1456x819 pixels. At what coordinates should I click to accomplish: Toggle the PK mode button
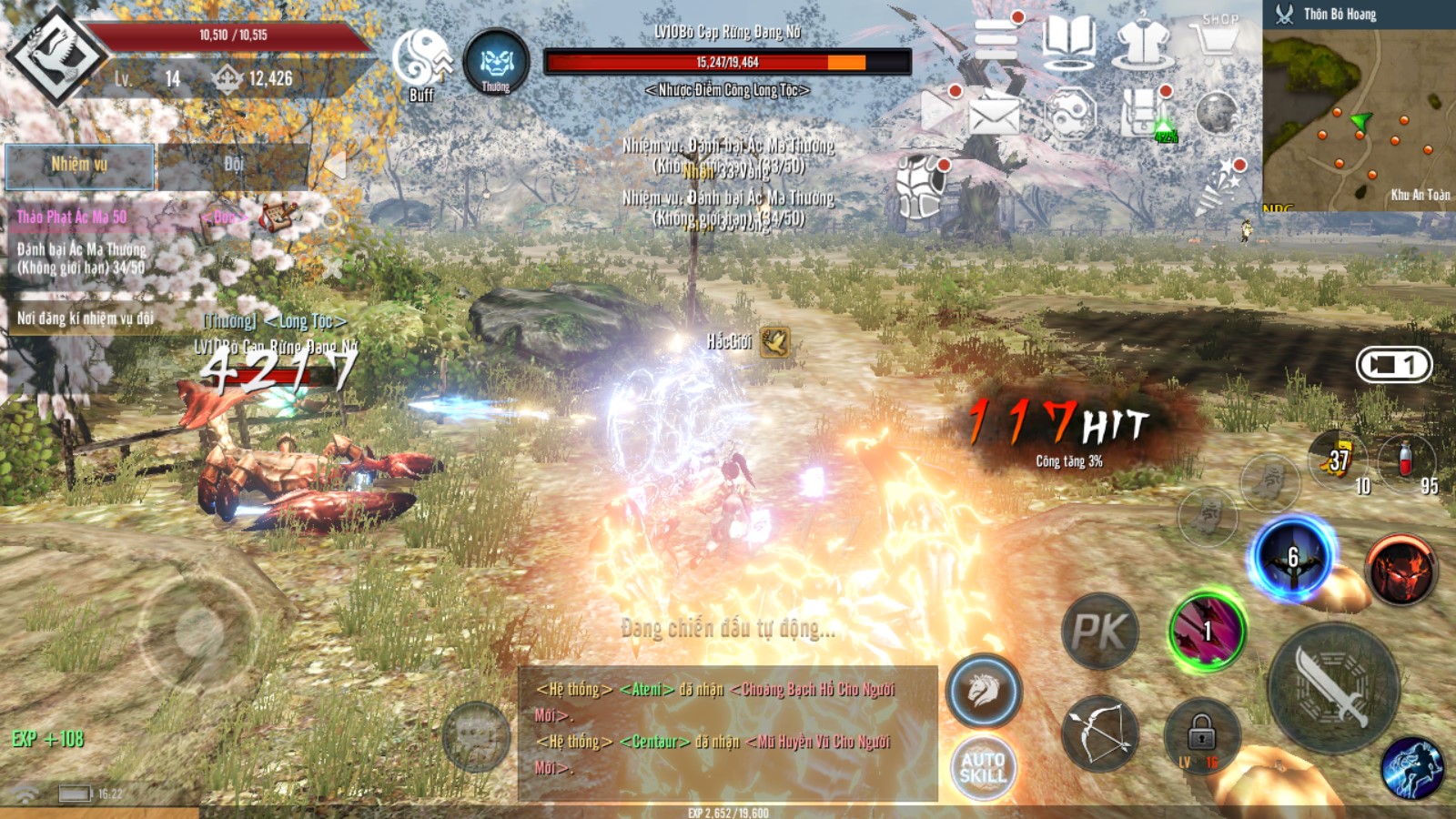(1099, 631)
